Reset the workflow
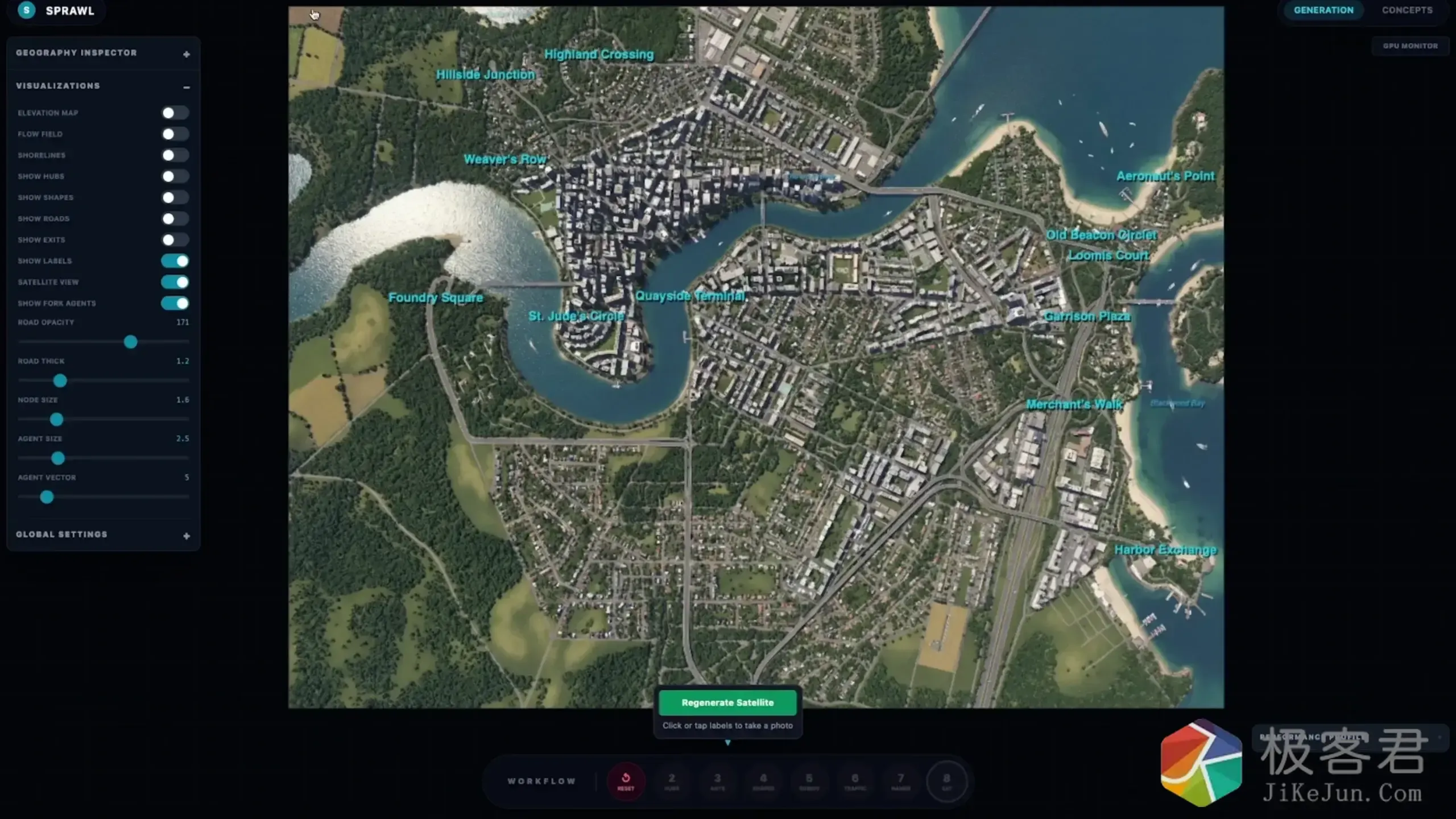The height and width of the screenshot is (819, 1456). [x=626, y=781]
